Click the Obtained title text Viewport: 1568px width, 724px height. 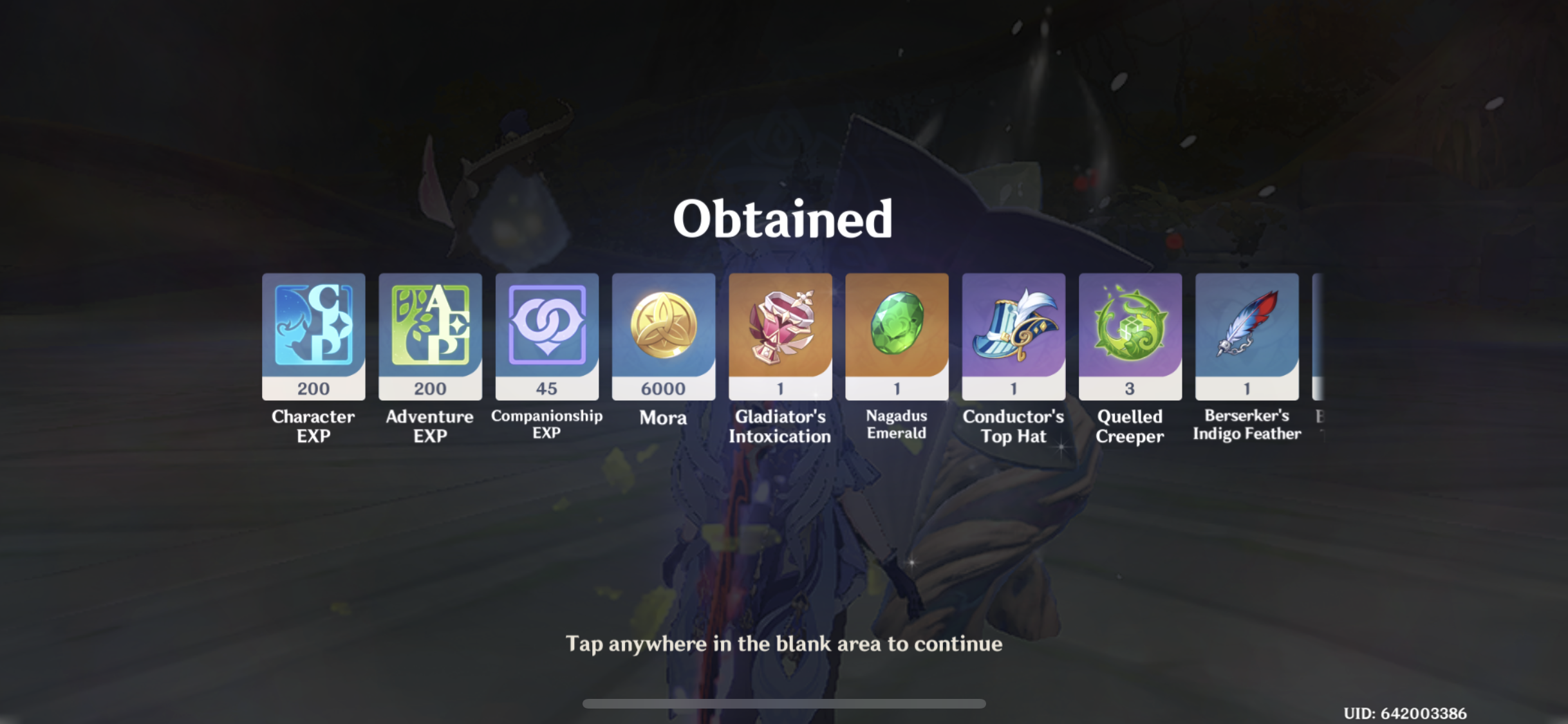[783, 219]
